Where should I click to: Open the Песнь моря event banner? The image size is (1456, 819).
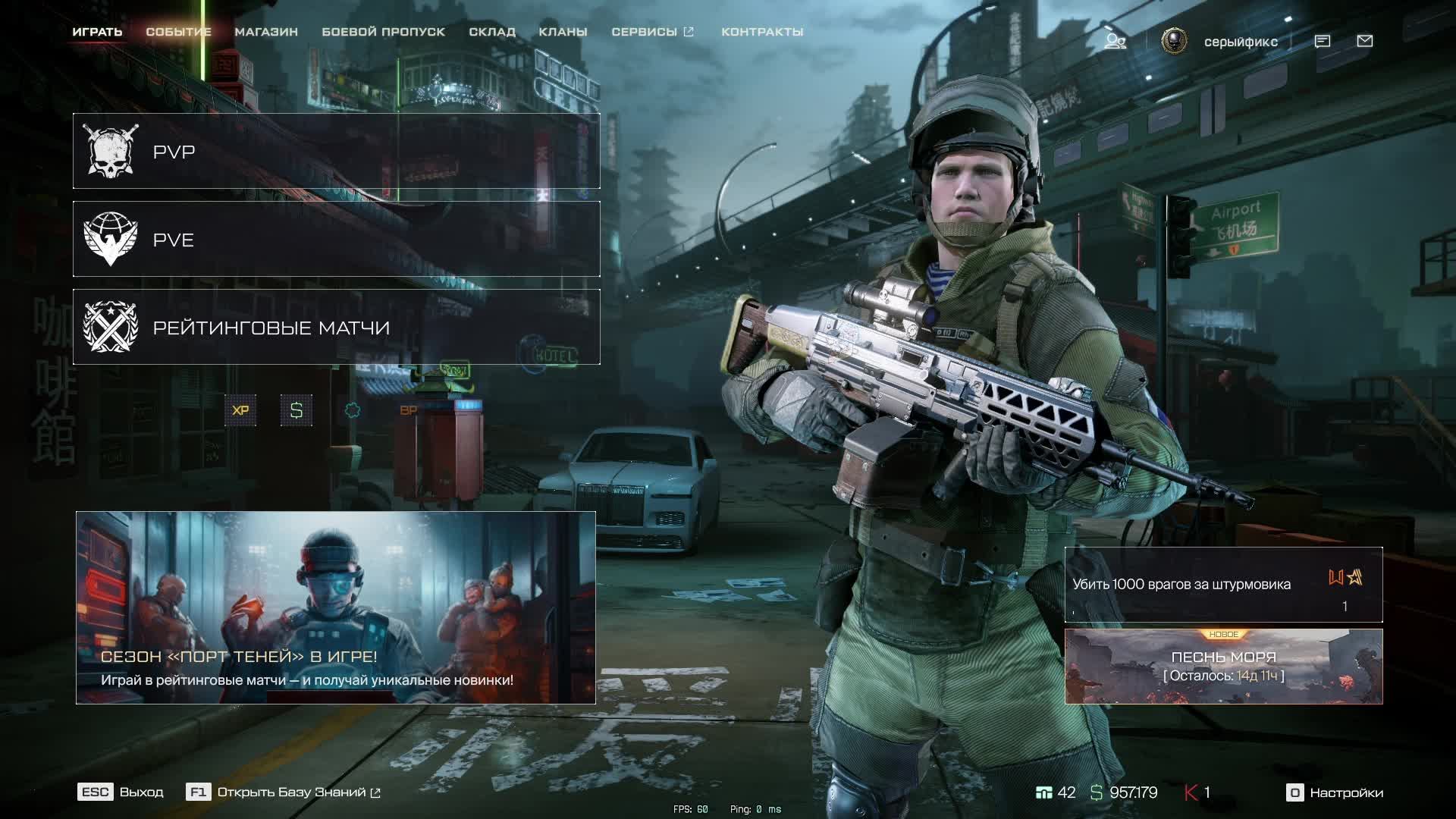1223,667
